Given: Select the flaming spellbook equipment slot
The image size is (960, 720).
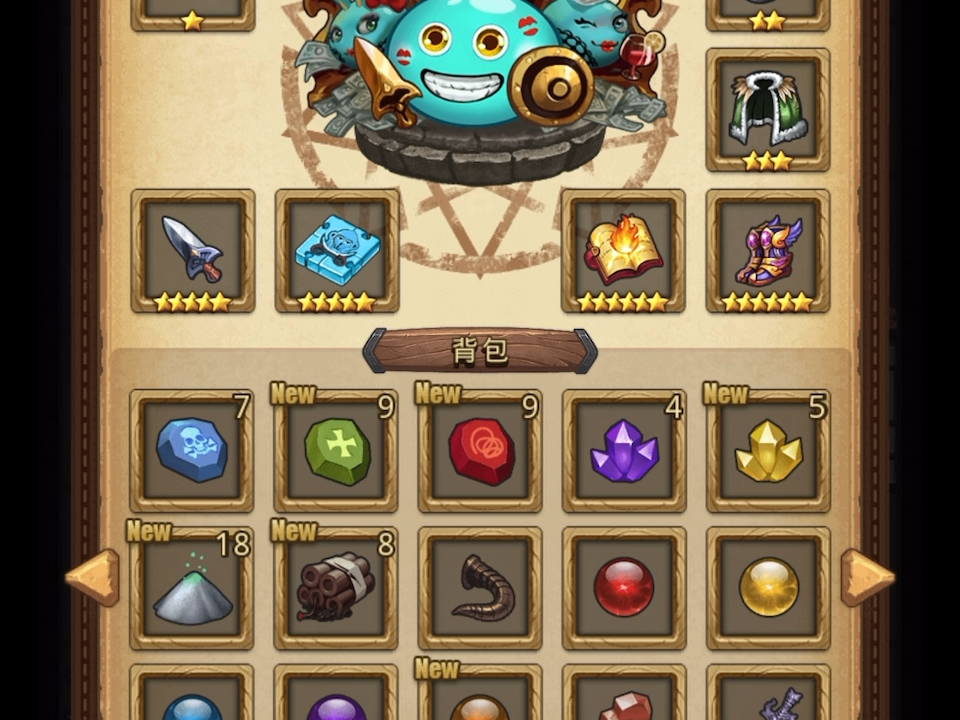Looking at the screenshot, I should coord(623,250).
